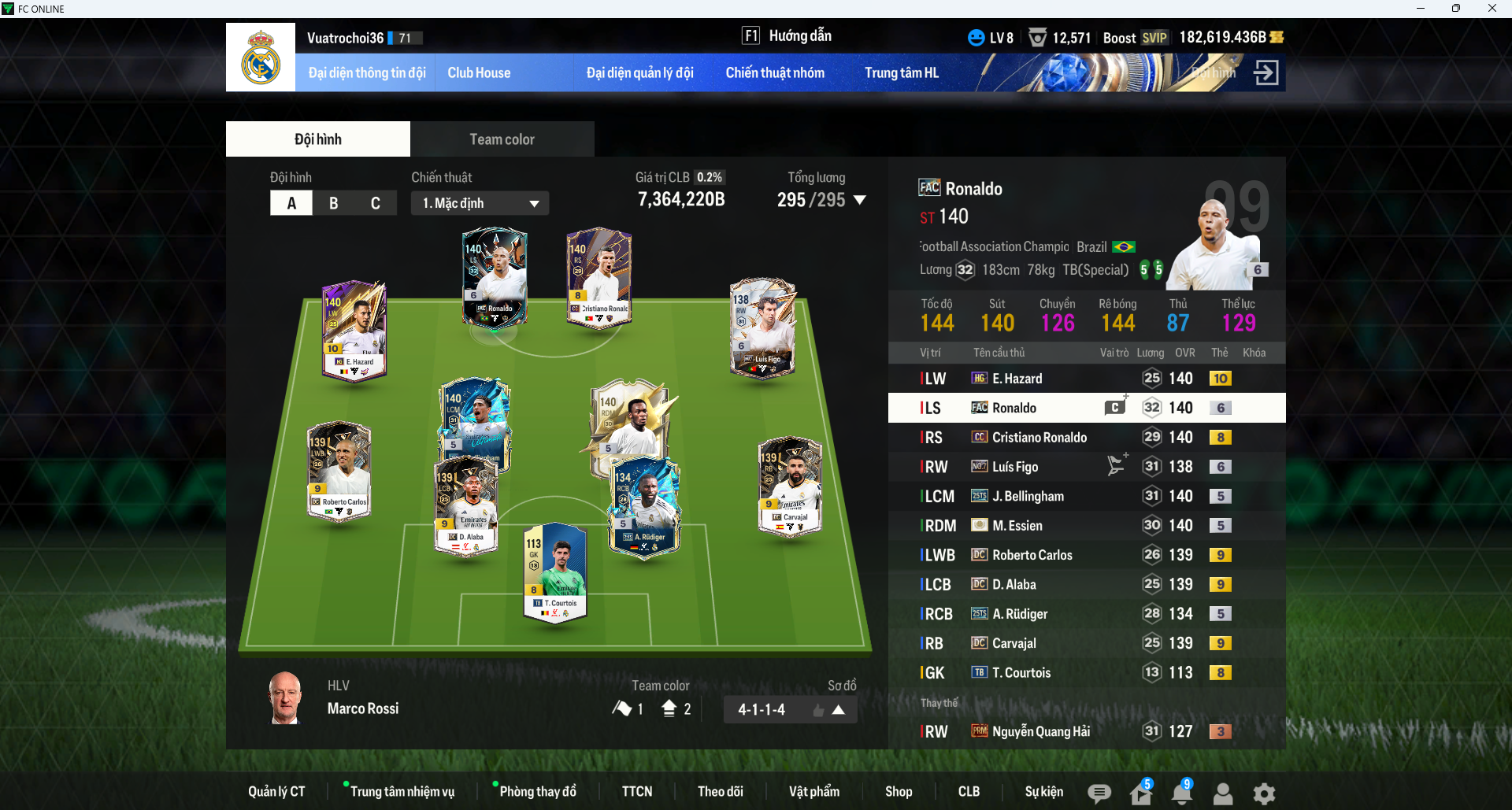This screenshot has width=1512, height=810.
Task: Go to Trung tâm HL
Action: point(902,72)
